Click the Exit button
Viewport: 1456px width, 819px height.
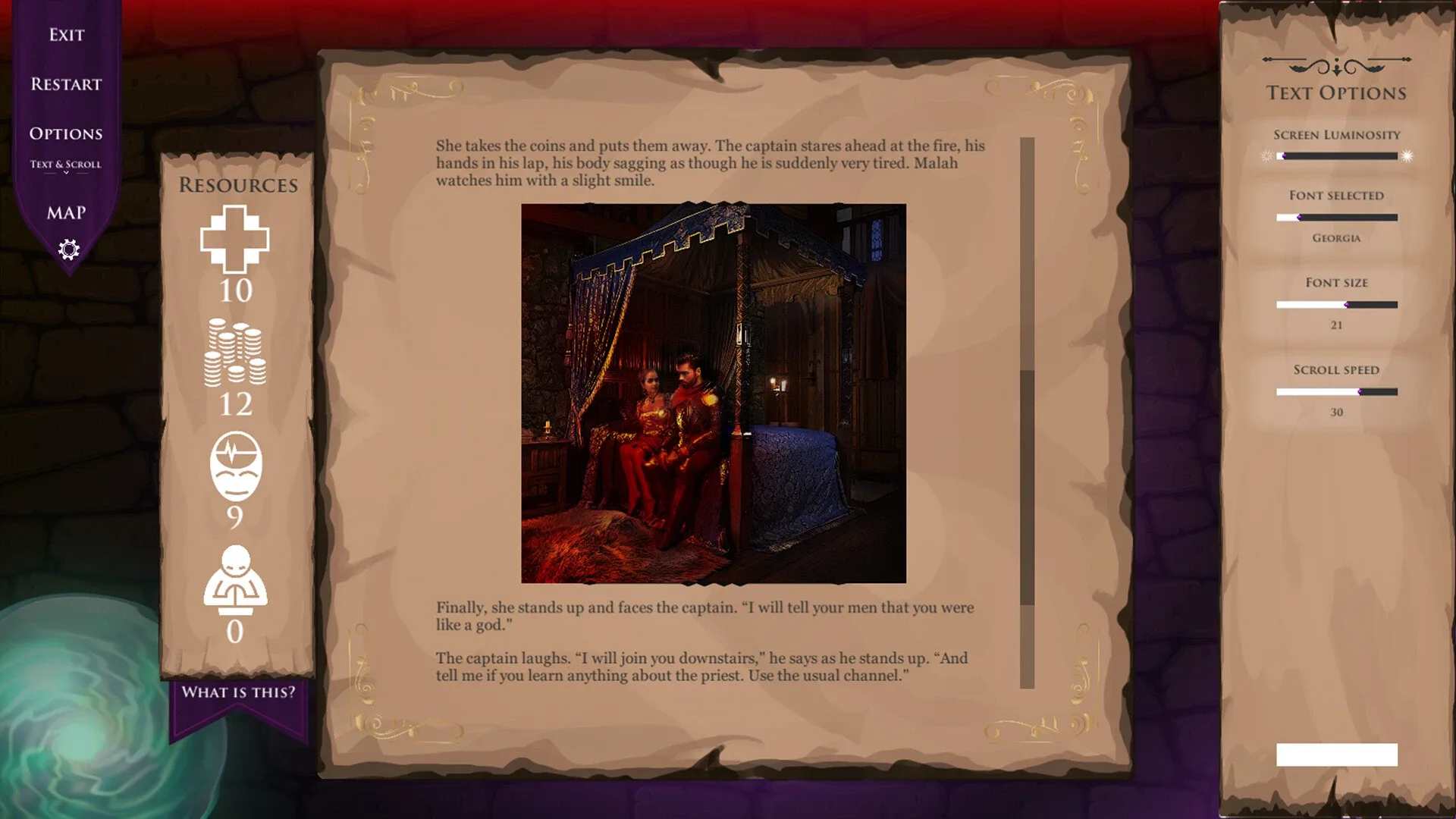point(66,34)
